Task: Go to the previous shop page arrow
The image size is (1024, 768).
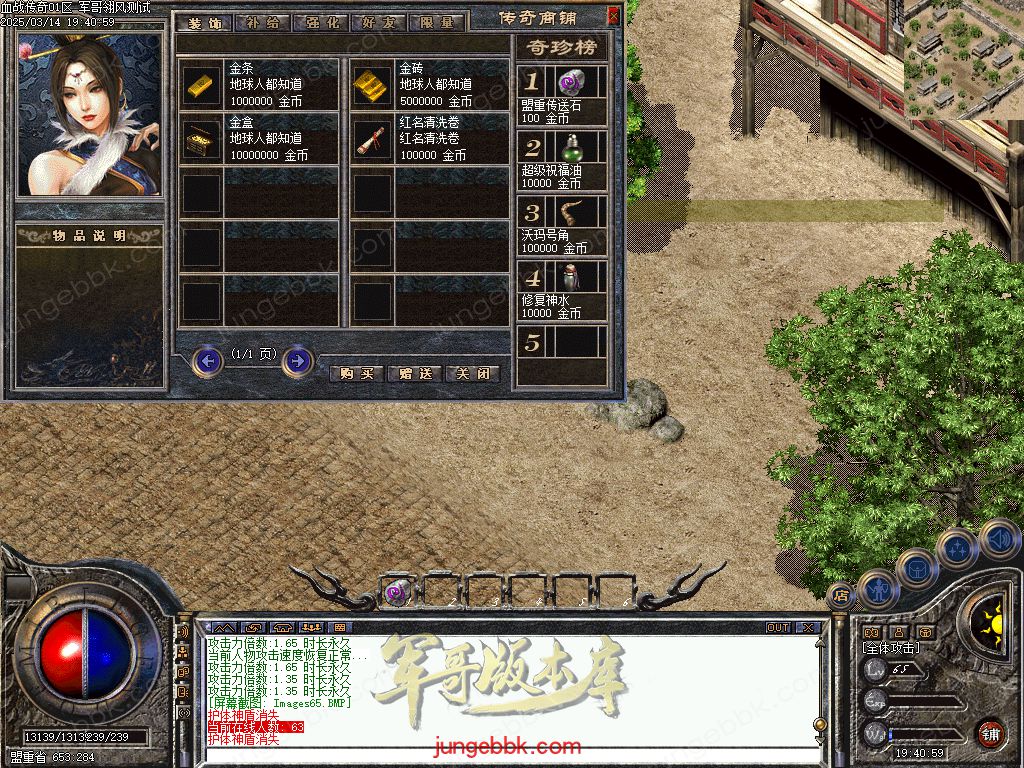Action: click(x=207, y=360)
